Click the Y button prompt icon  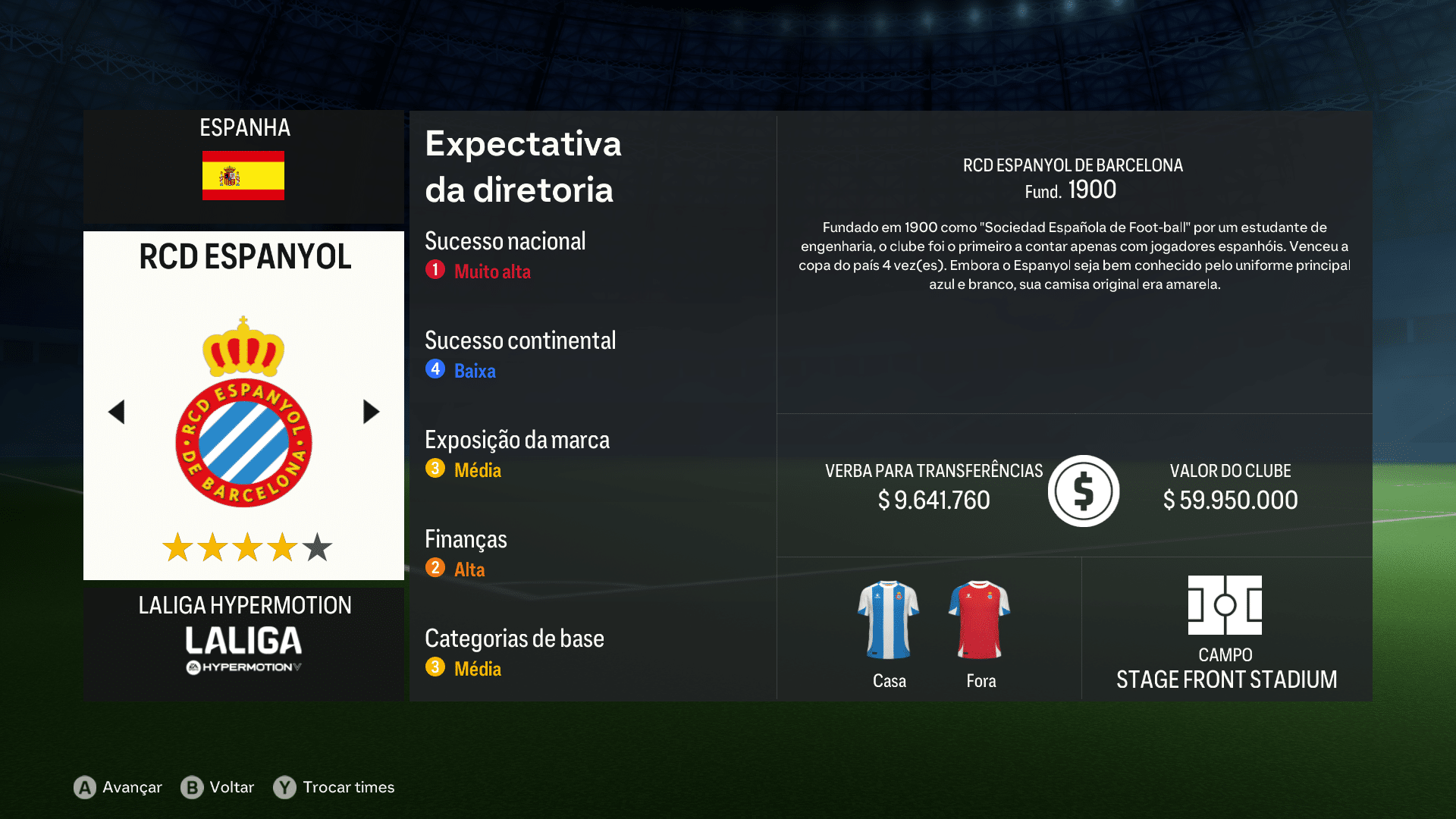[284, 787]
